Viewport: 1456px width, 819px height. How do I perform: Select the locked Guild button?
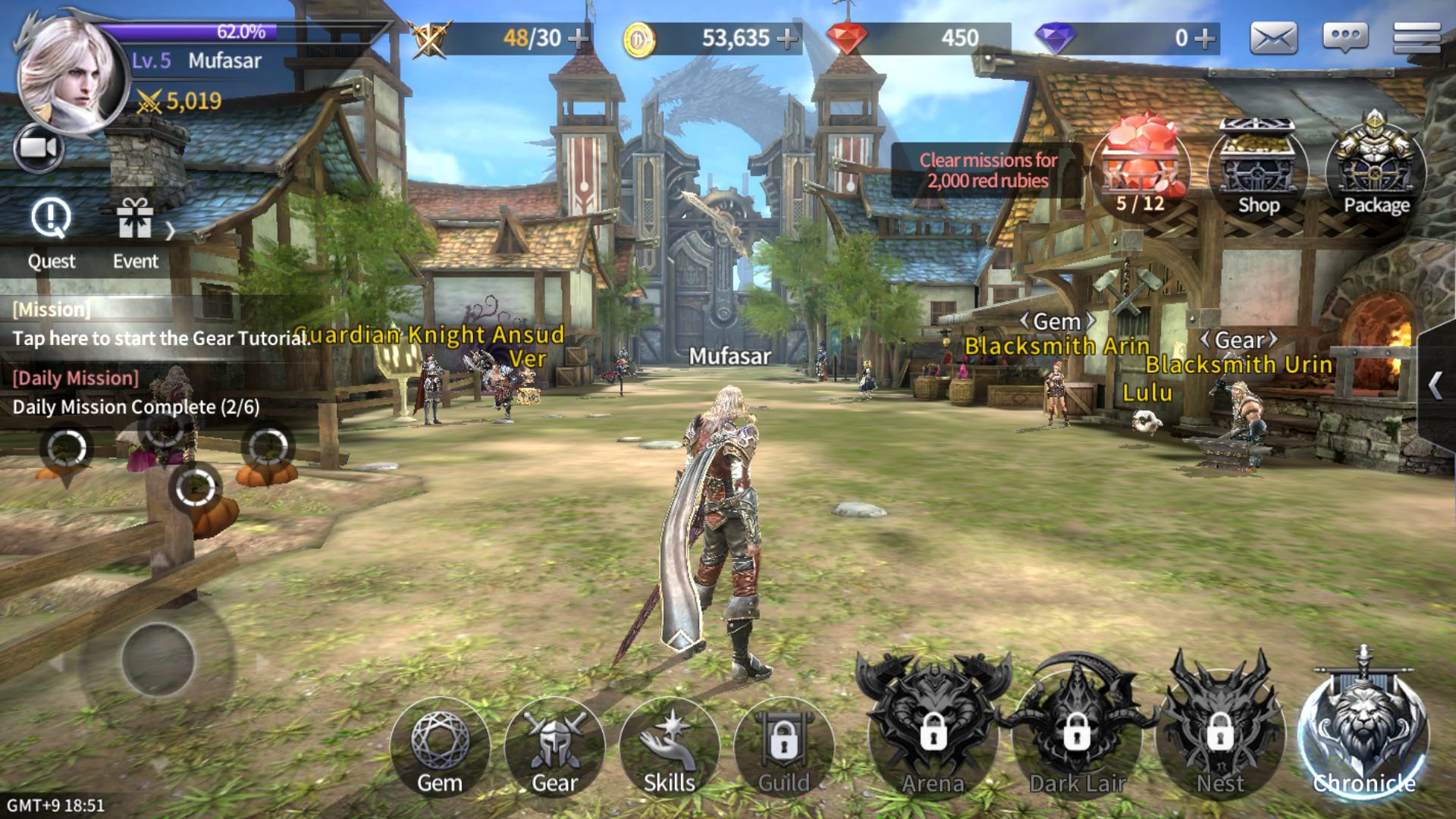[783, 748]
